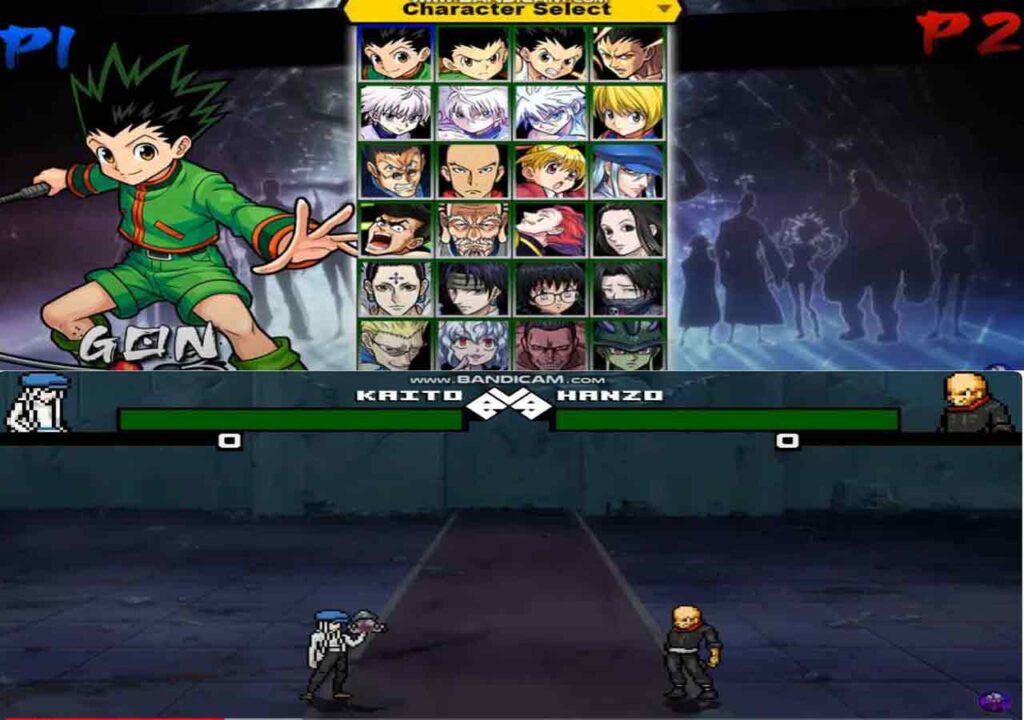
Task: Select Kite wearing the blue cap
Action: 628,171
